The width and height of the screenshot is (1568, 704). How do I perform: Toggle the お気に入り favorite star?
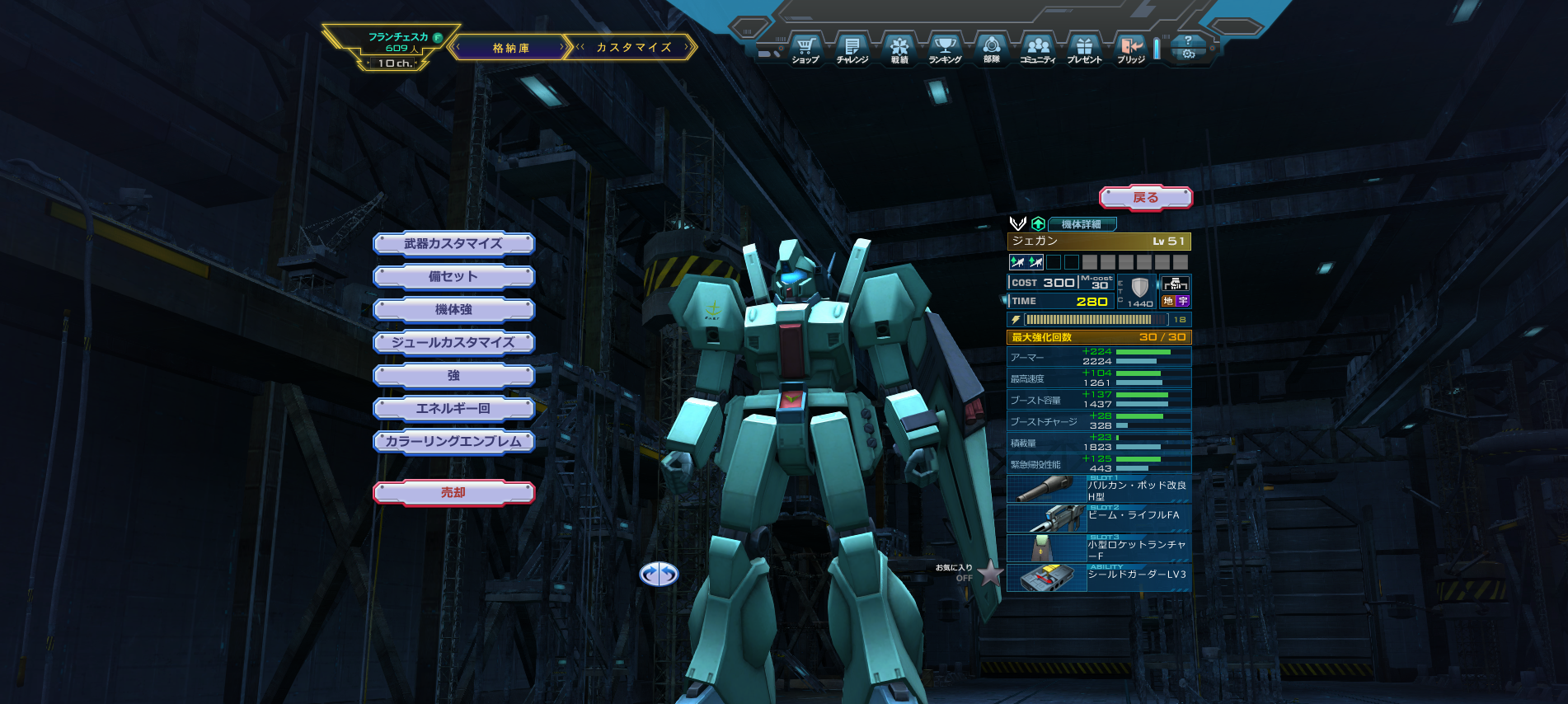point(990,573)
